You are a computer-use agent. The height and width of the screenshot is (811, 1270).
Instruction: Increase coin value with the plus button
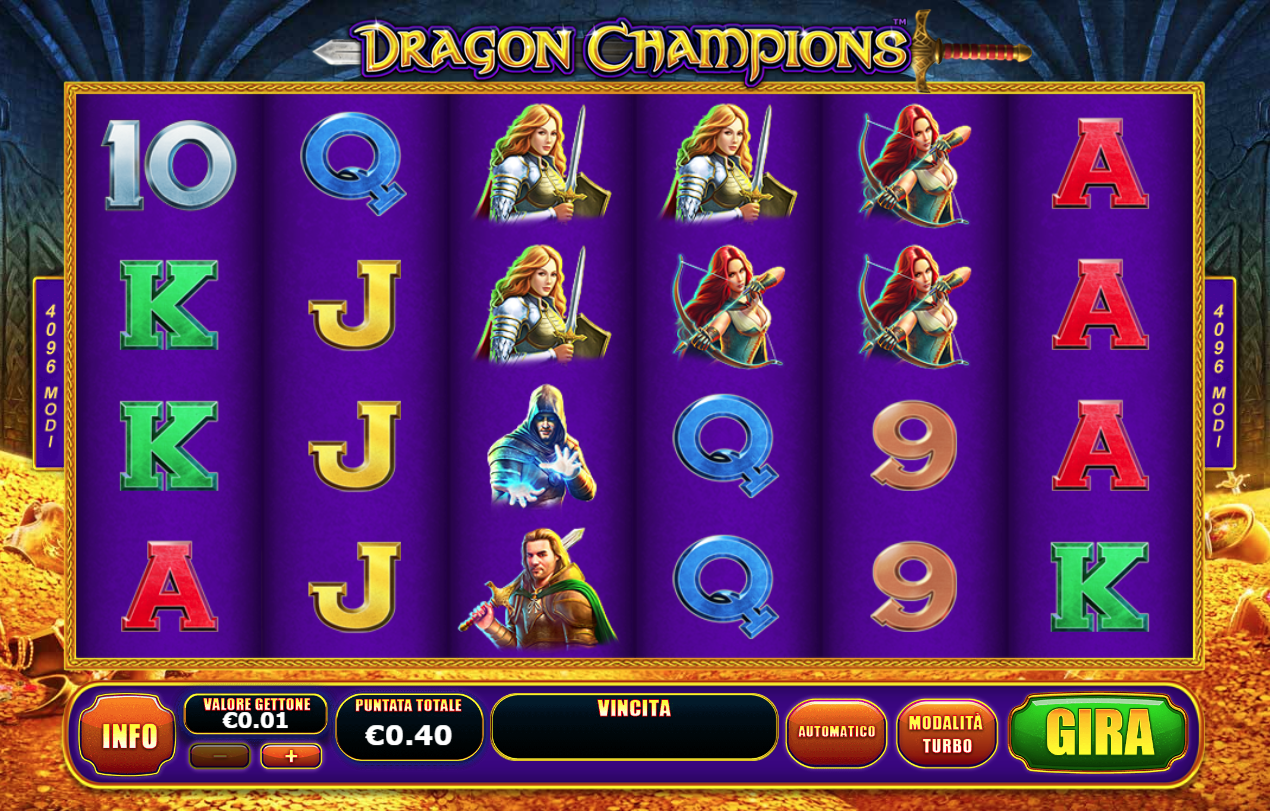point(290,756)
